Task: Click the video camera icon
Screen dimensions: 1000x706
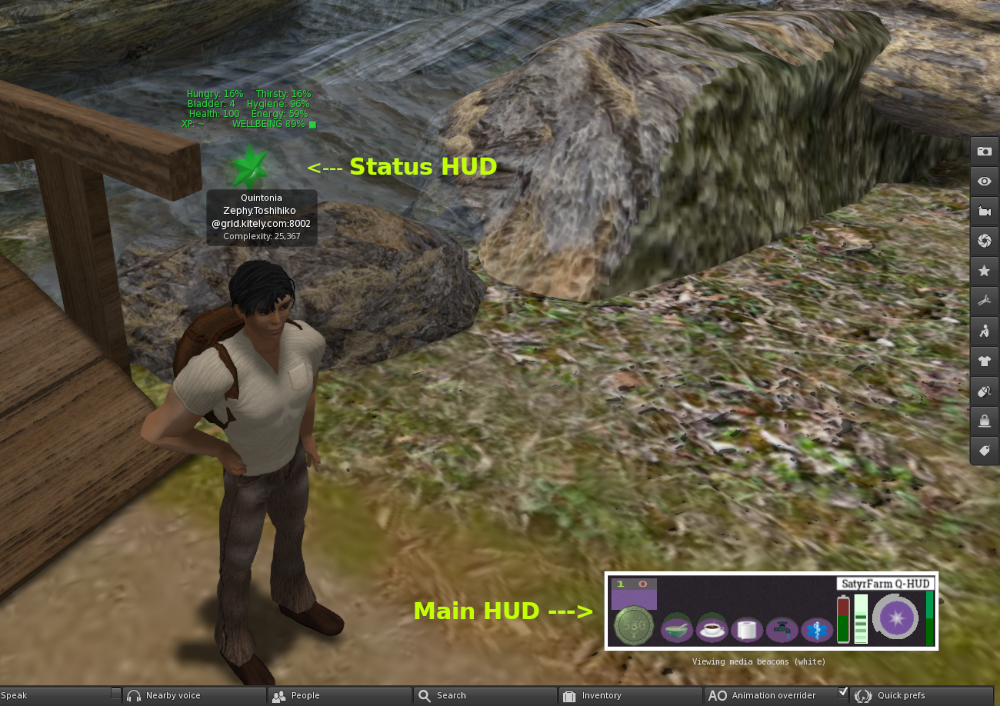Action: (985, 211)
